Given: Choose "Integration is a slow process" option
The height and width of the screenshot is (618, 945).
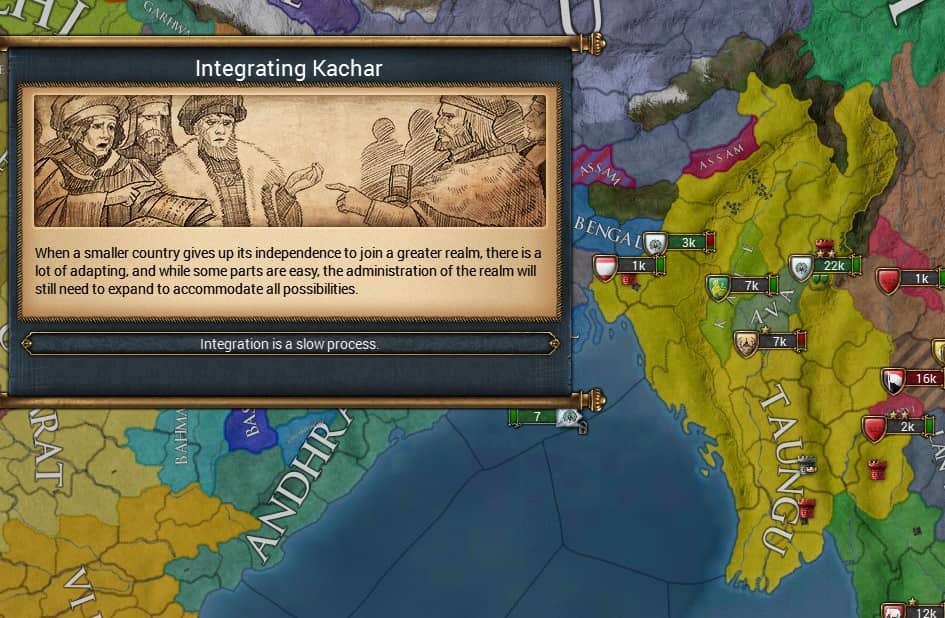Looking at the screenshot, I should 289,344.
